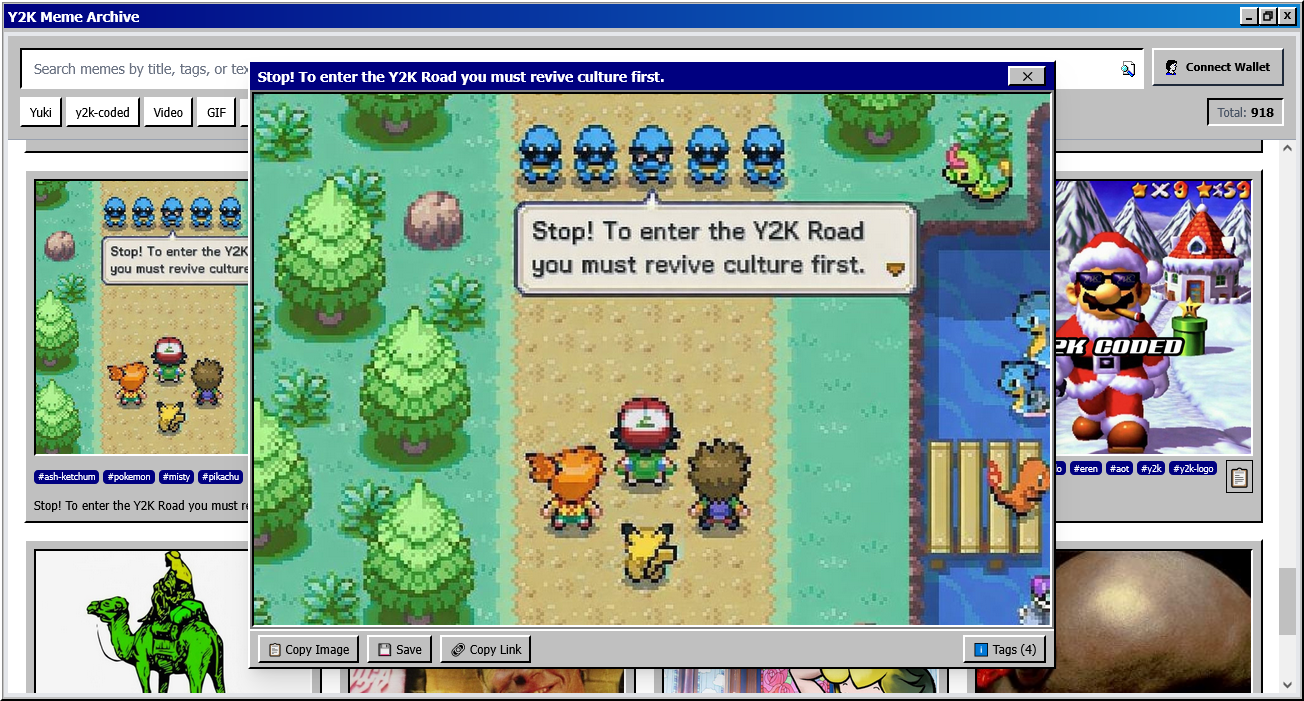The image size is (1304, 701).
Task: Apply the y2k-coded filter
Action: pyautogui.click(x=102, y=112)
